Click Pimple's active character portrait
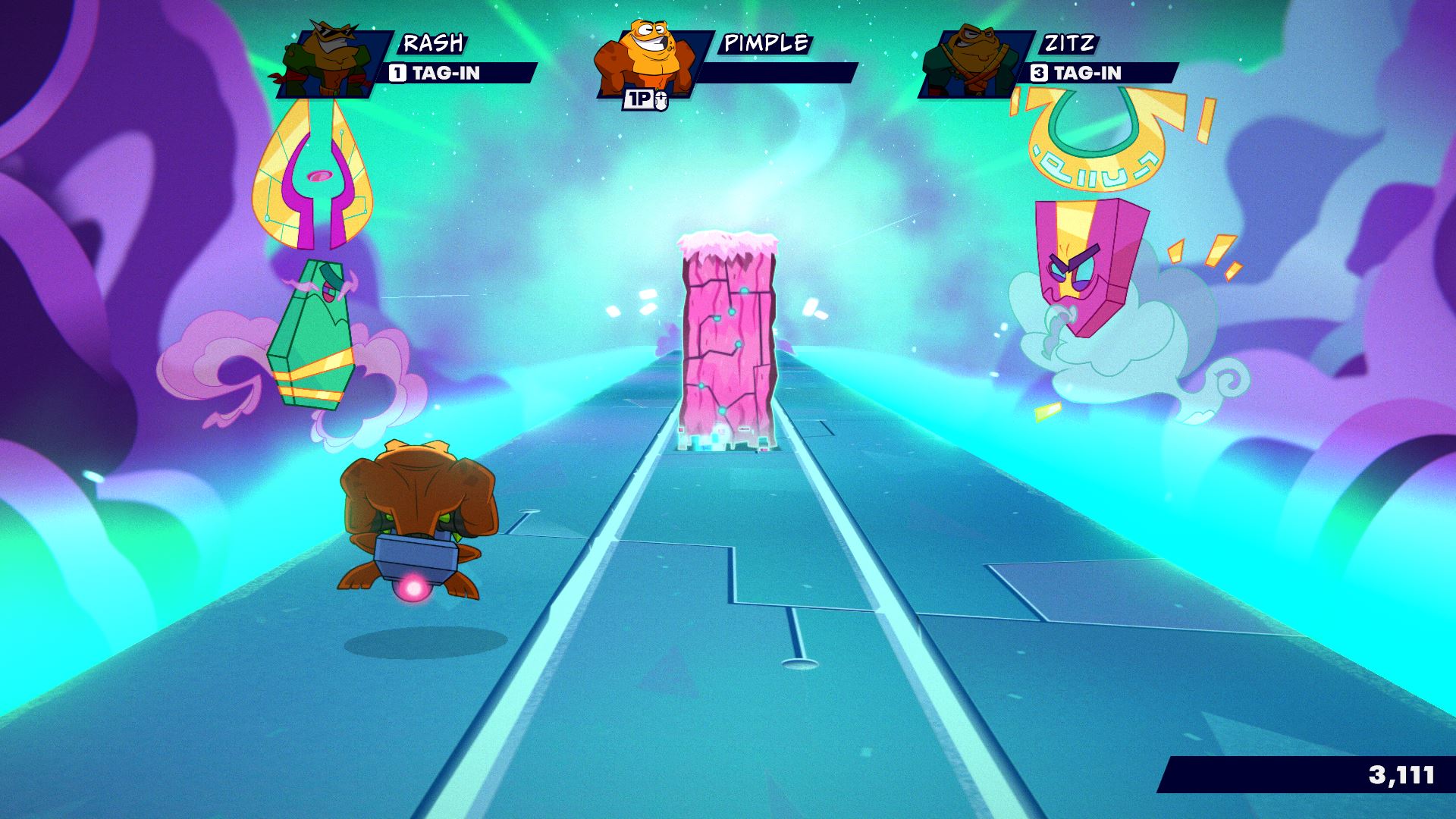 tap(647, 61)
